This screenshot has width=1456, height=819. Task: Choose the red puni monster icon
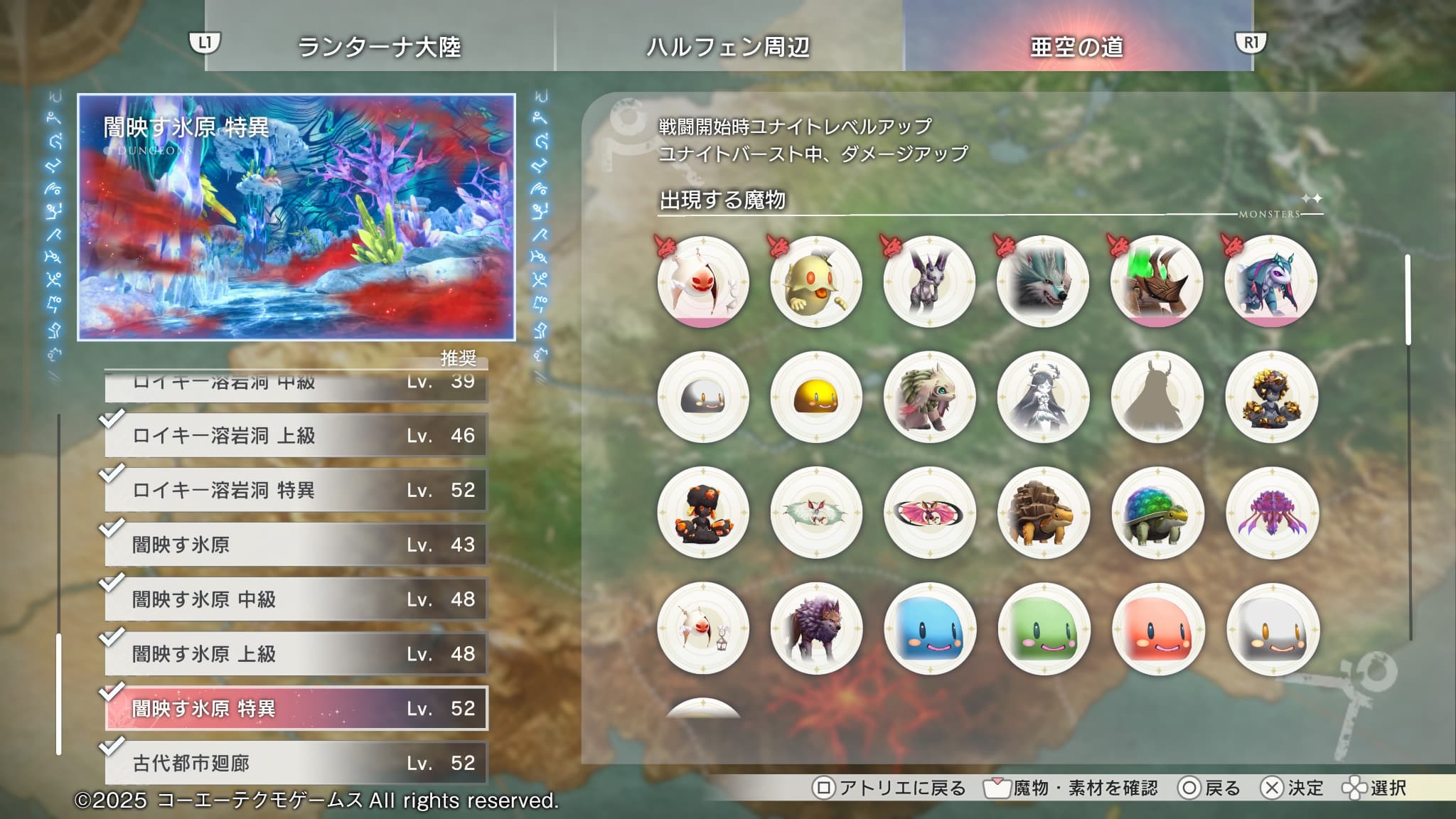click(x=1158, y=629)
